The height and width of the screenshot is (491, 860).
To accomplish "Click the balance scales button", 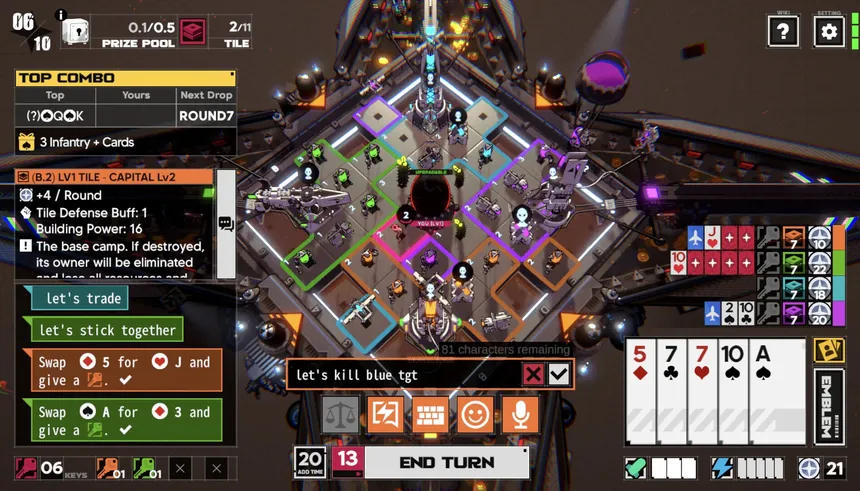I will [340, 414].
